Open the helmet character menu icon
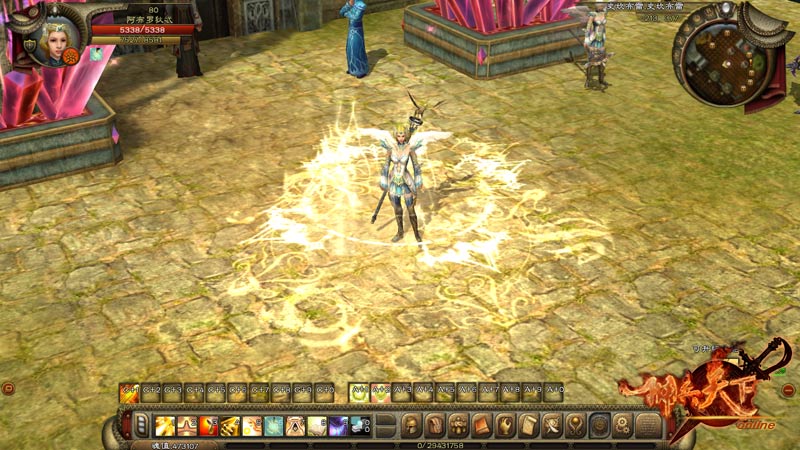 coord(411,425)
